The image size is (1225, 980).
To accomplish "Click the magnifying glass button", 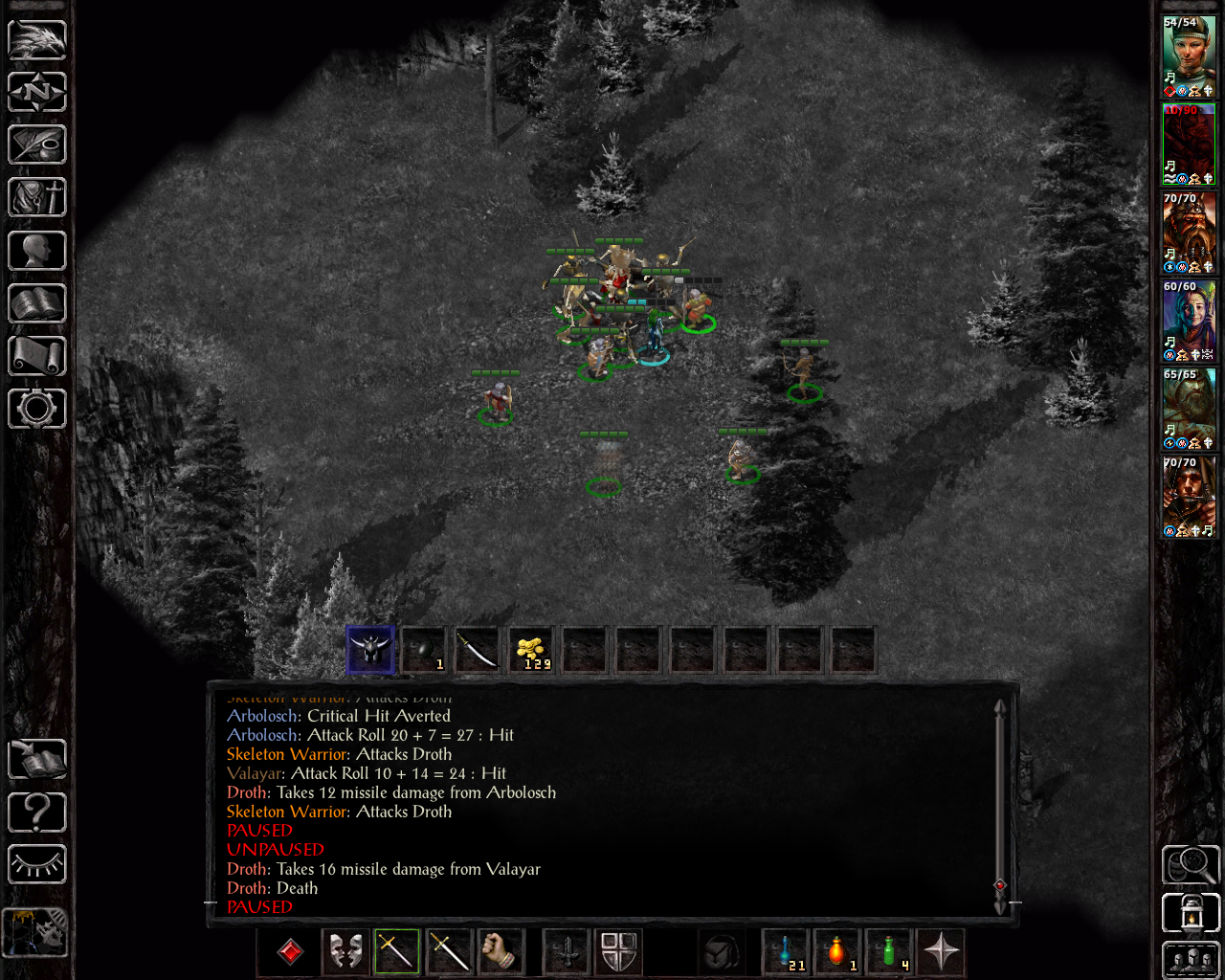I will point(1191,865).
